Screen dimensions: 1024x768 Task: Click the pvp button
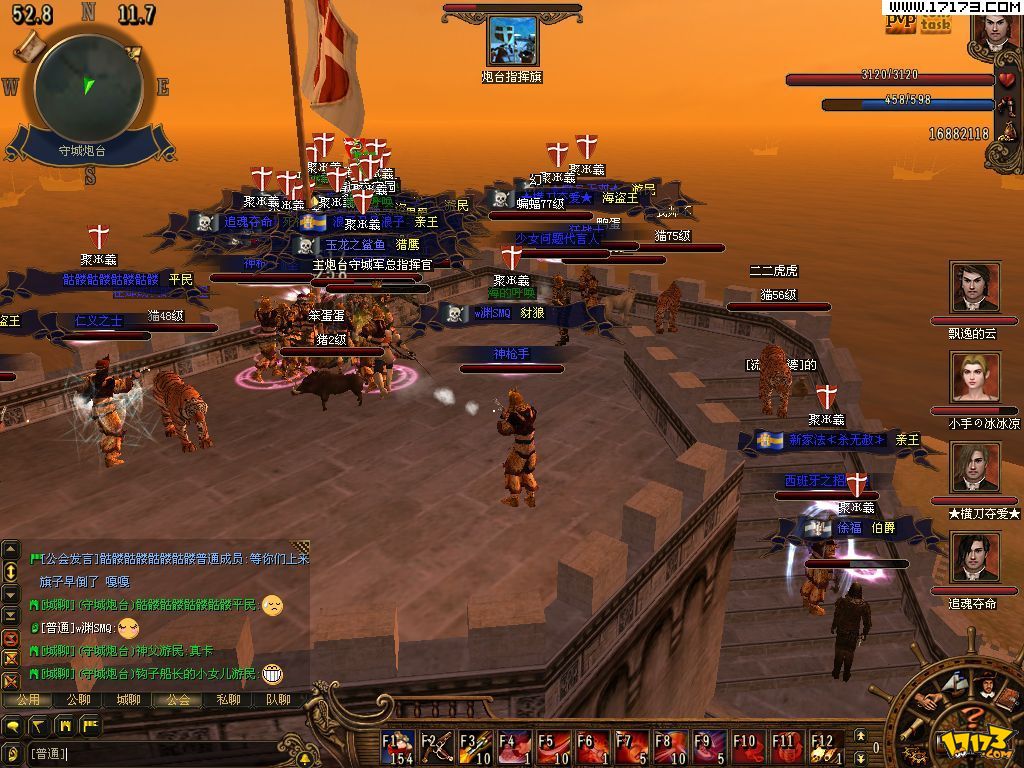pos(900,22)
